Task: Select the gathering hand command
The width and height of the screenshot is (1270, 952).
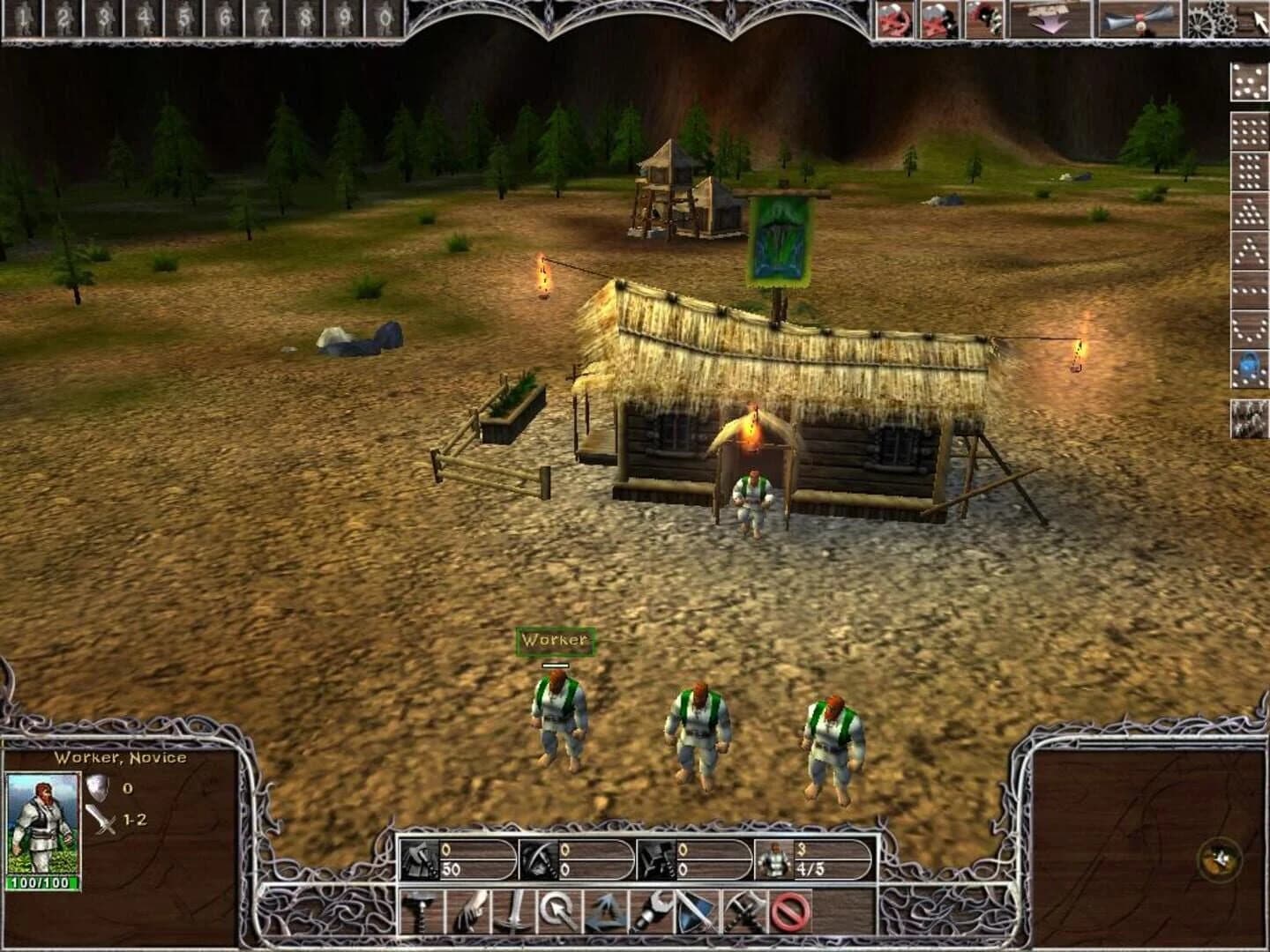Action: 466,917
